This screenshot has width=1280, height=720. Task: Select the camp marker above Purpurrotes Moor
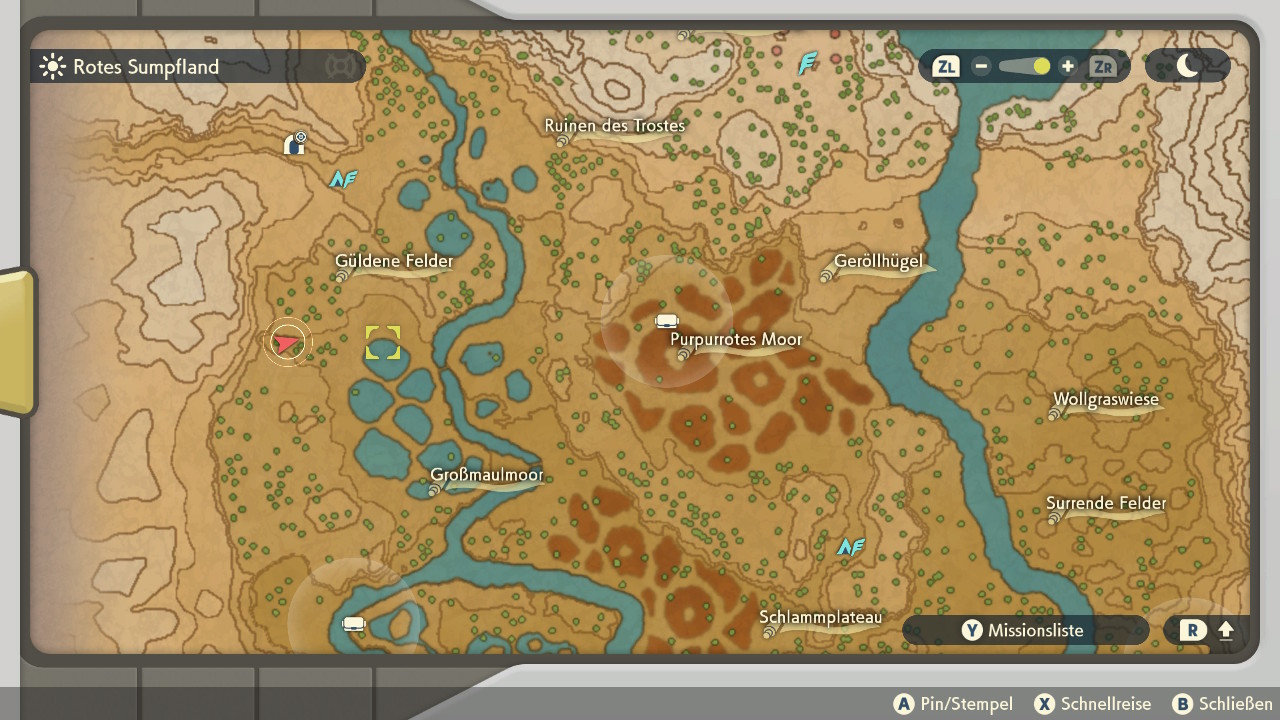[667, 321]
